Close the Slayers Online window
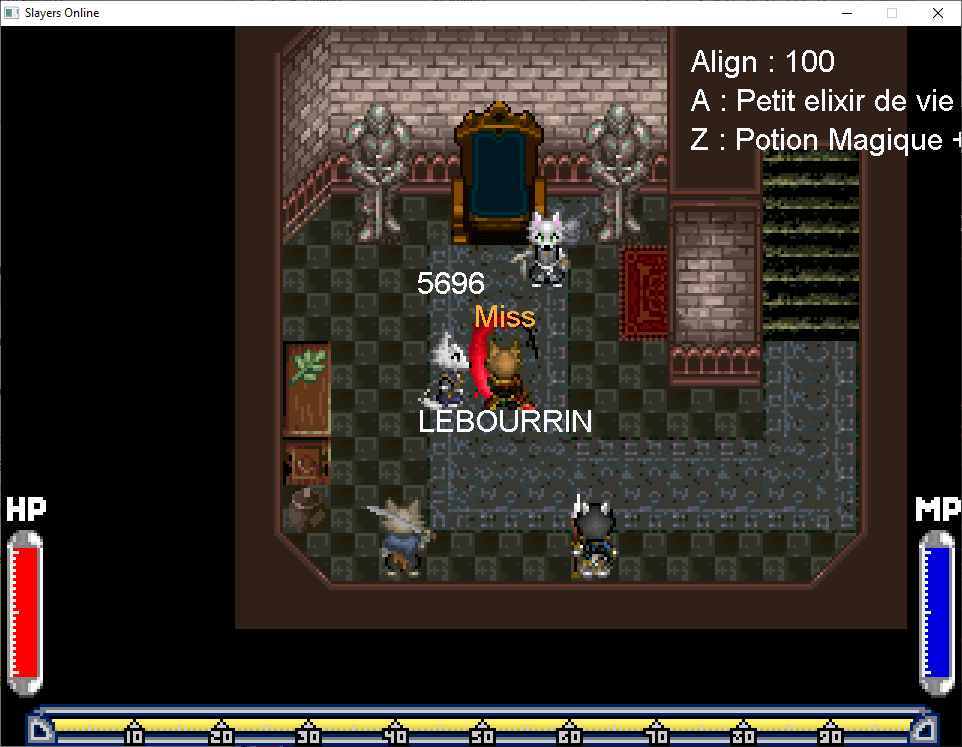Viewport: 962px width, 747px height. [x=937, y=13]
